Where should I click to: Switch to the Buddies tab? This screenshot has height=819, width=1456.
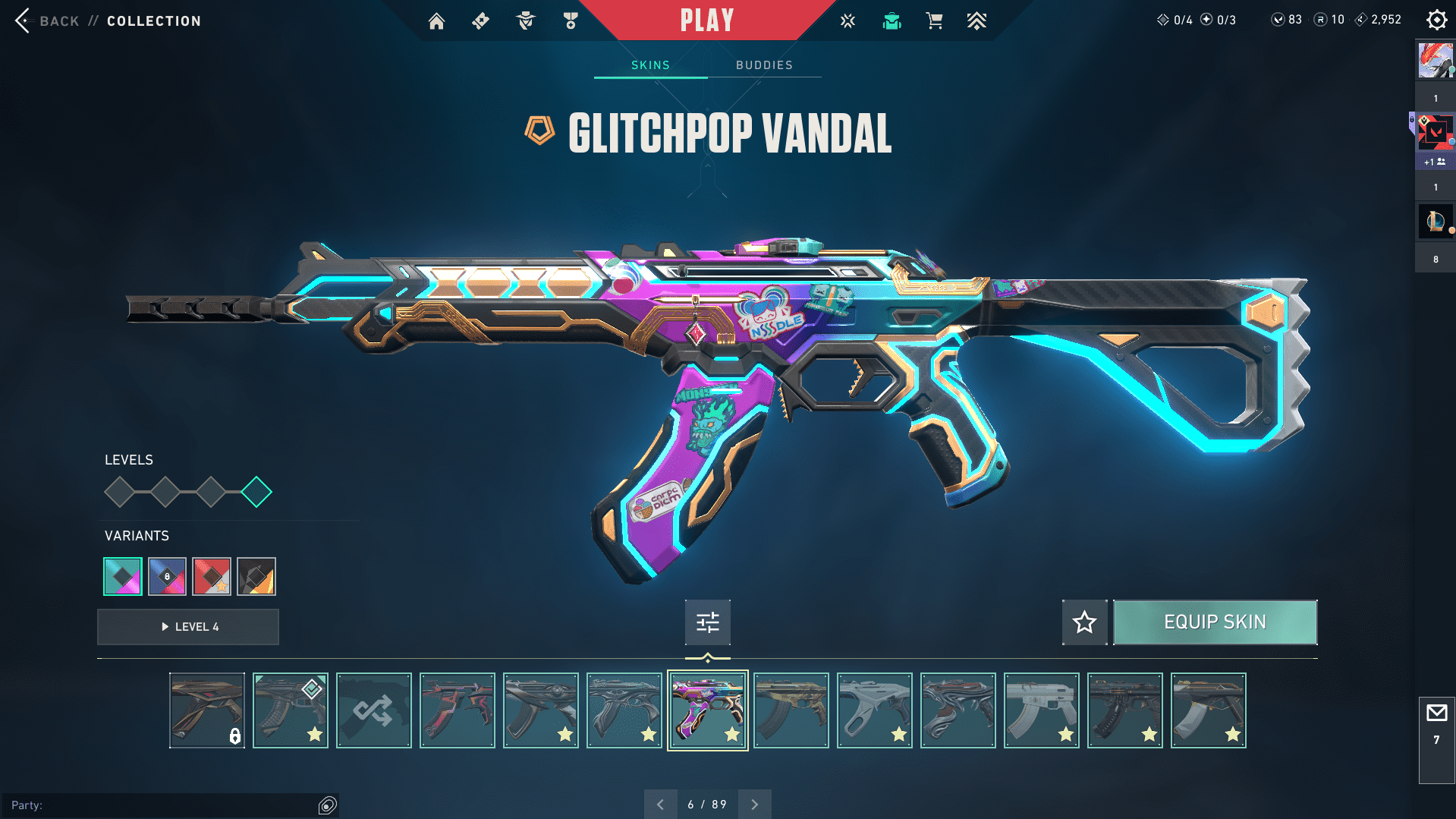[x=764, y=65]
